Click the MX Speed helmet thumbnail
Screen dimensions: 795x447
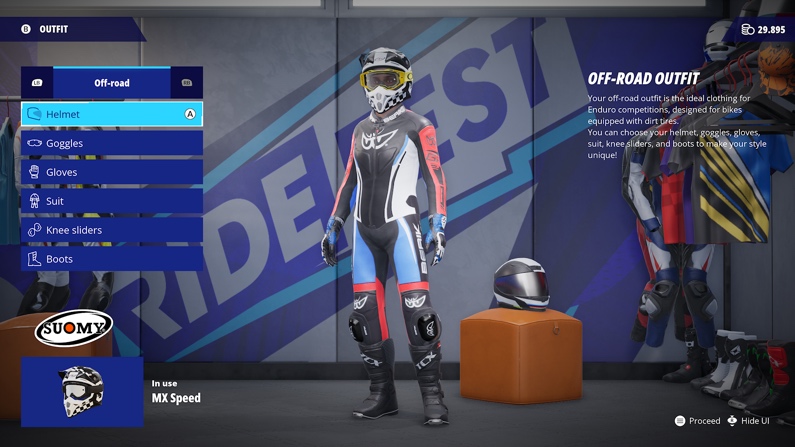(x=82, y=391)
